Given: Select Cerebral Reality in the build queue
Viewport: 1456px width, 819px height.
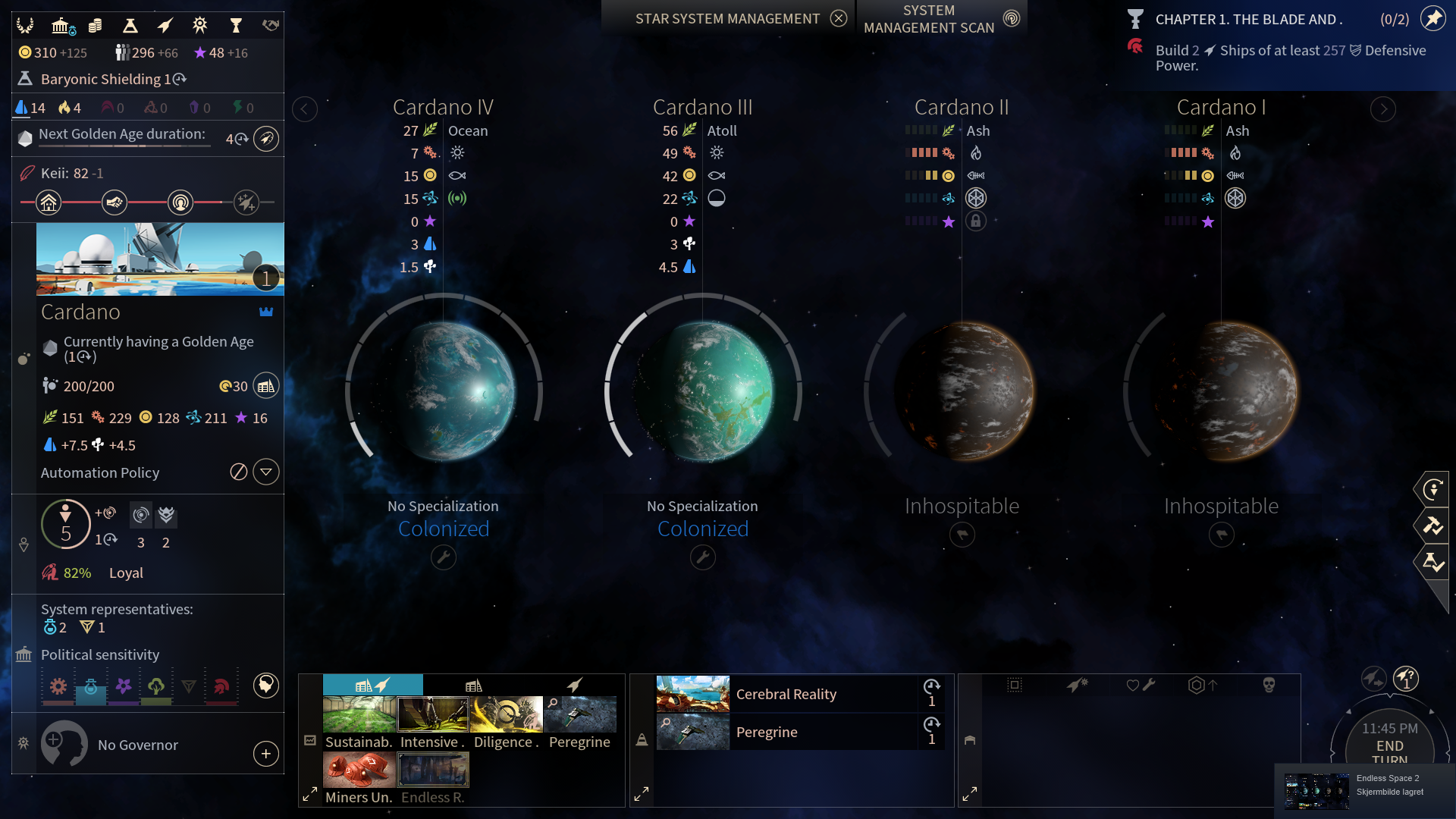Looking at the screenshot, I should tap(786, 694).
